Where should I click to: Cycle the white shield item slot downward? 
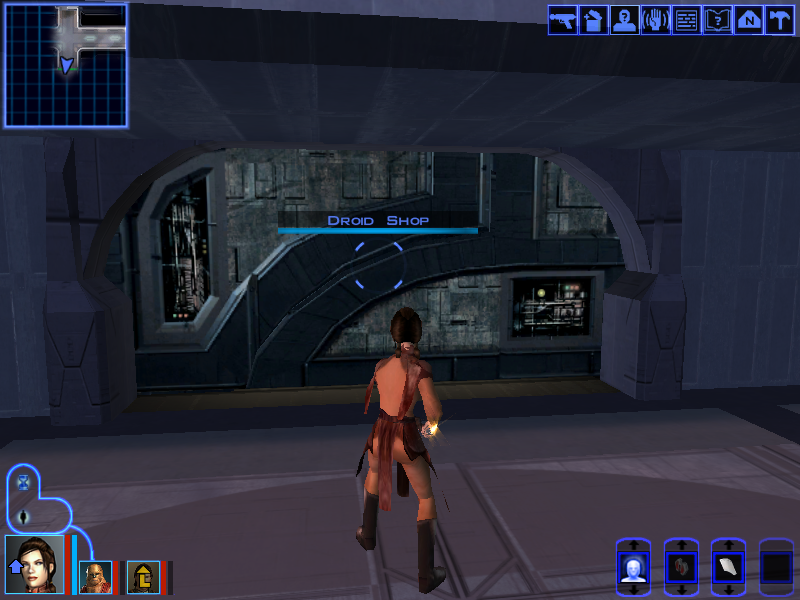[x=728, y=590]
